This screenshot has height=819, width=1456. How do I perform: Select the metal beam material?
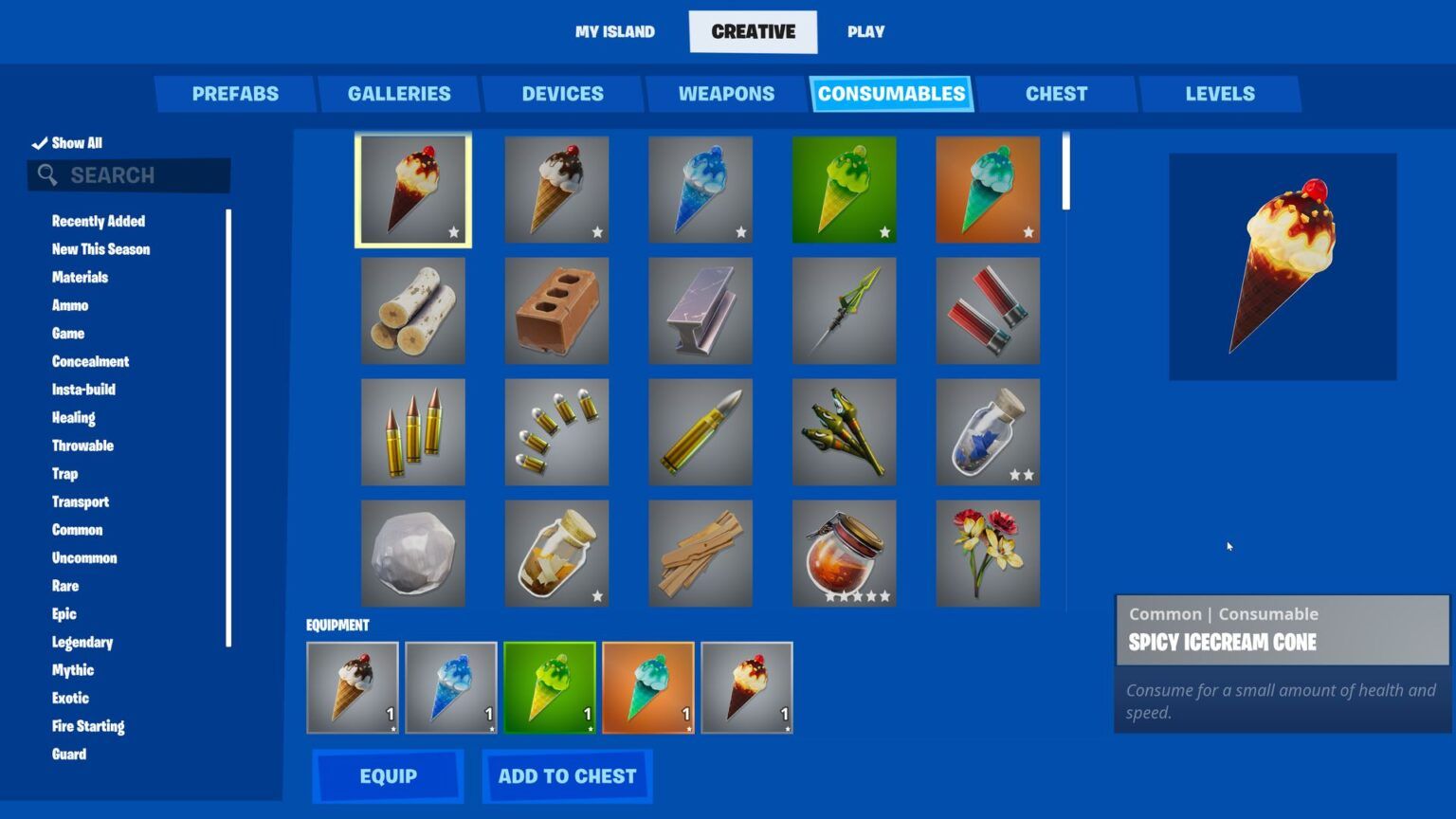pos(701,310)
